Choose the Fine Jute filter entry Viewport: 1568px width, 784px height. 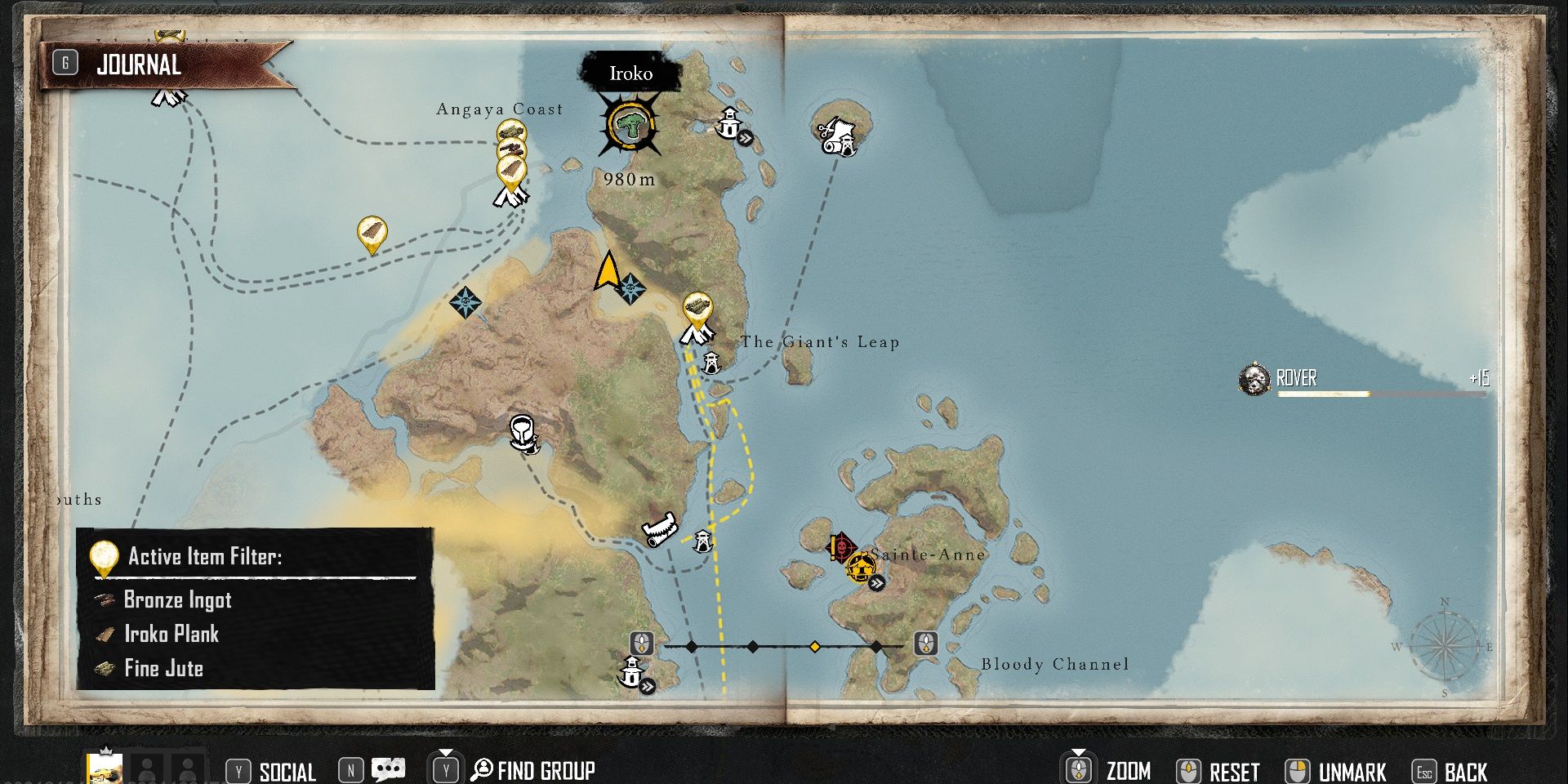[163, 668]
